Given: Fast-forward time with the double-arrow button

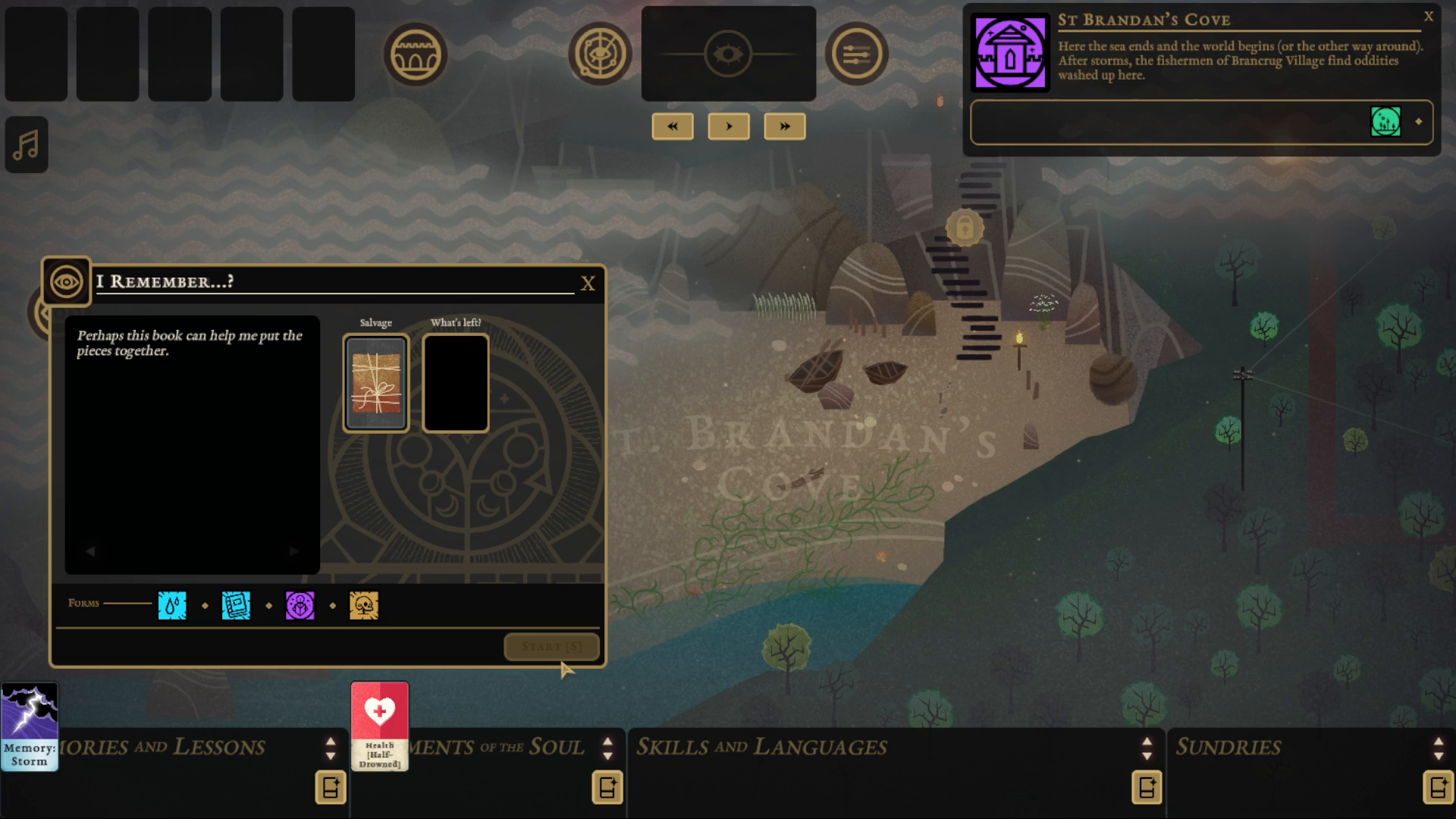Looking at the screenshot, I should [785, 126].
